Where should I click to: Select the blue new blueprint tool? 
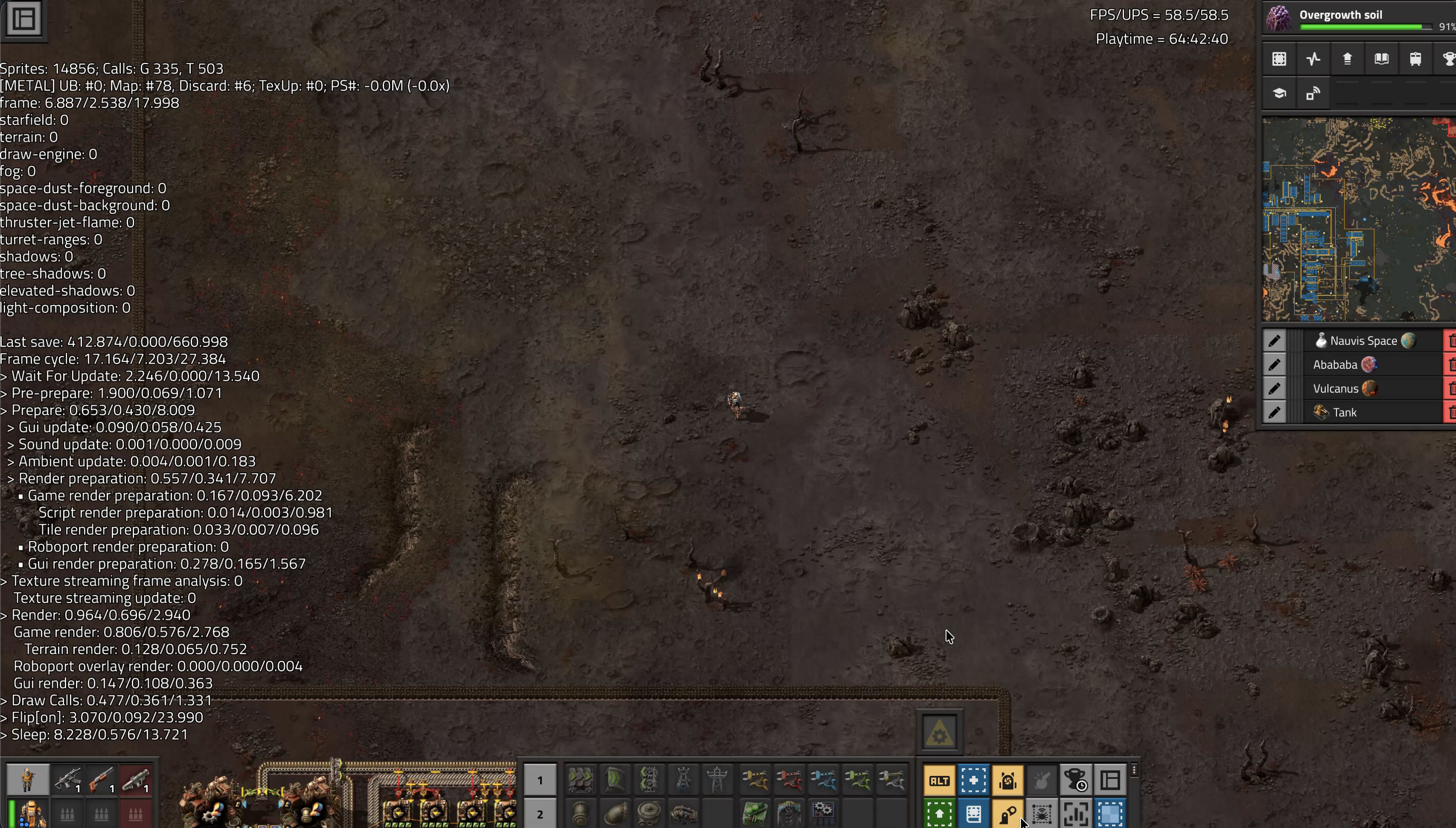pyautogui.click(x=973, y=781)
